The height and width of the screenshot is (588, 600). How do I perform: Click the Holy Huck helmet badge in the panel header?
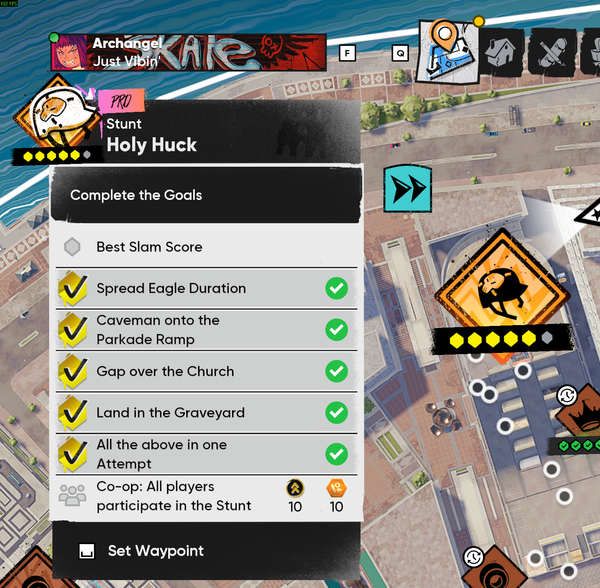[57, 120]
